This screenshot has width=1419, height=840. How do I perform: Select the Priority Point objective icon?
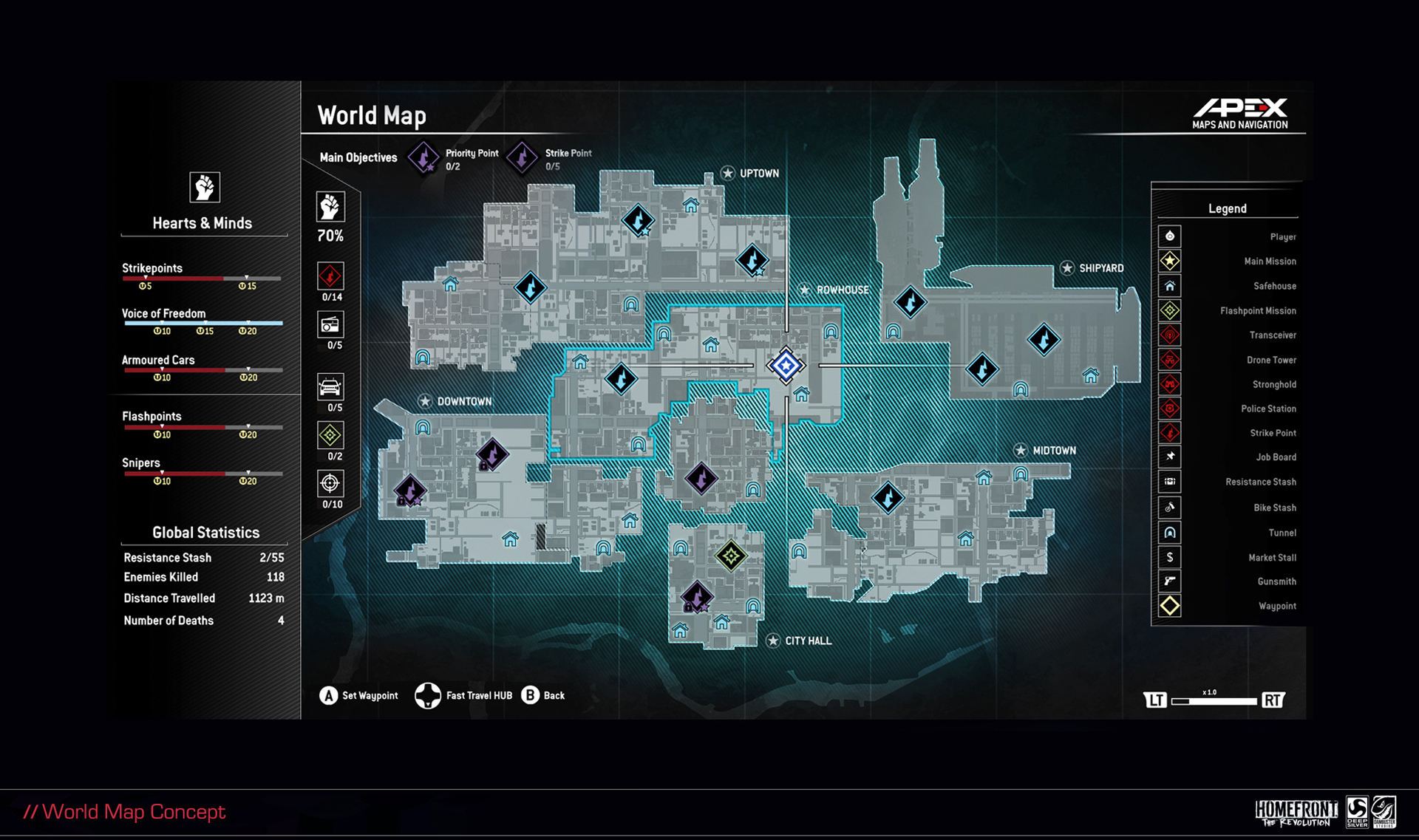point(423,157)
